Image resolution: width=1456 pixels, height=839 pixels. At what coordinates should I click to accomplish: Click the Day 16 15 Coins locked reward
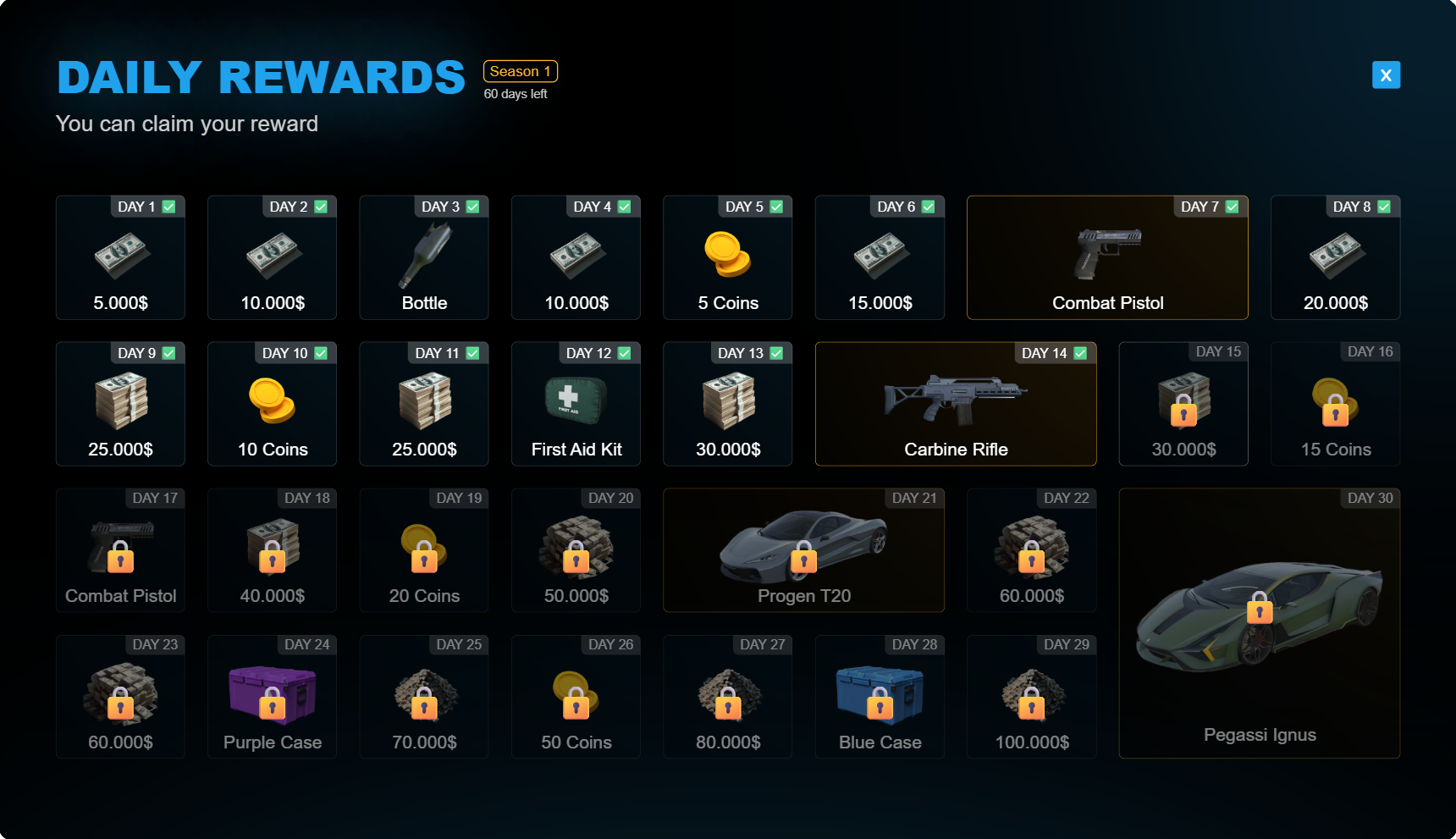pos(1335,405)
